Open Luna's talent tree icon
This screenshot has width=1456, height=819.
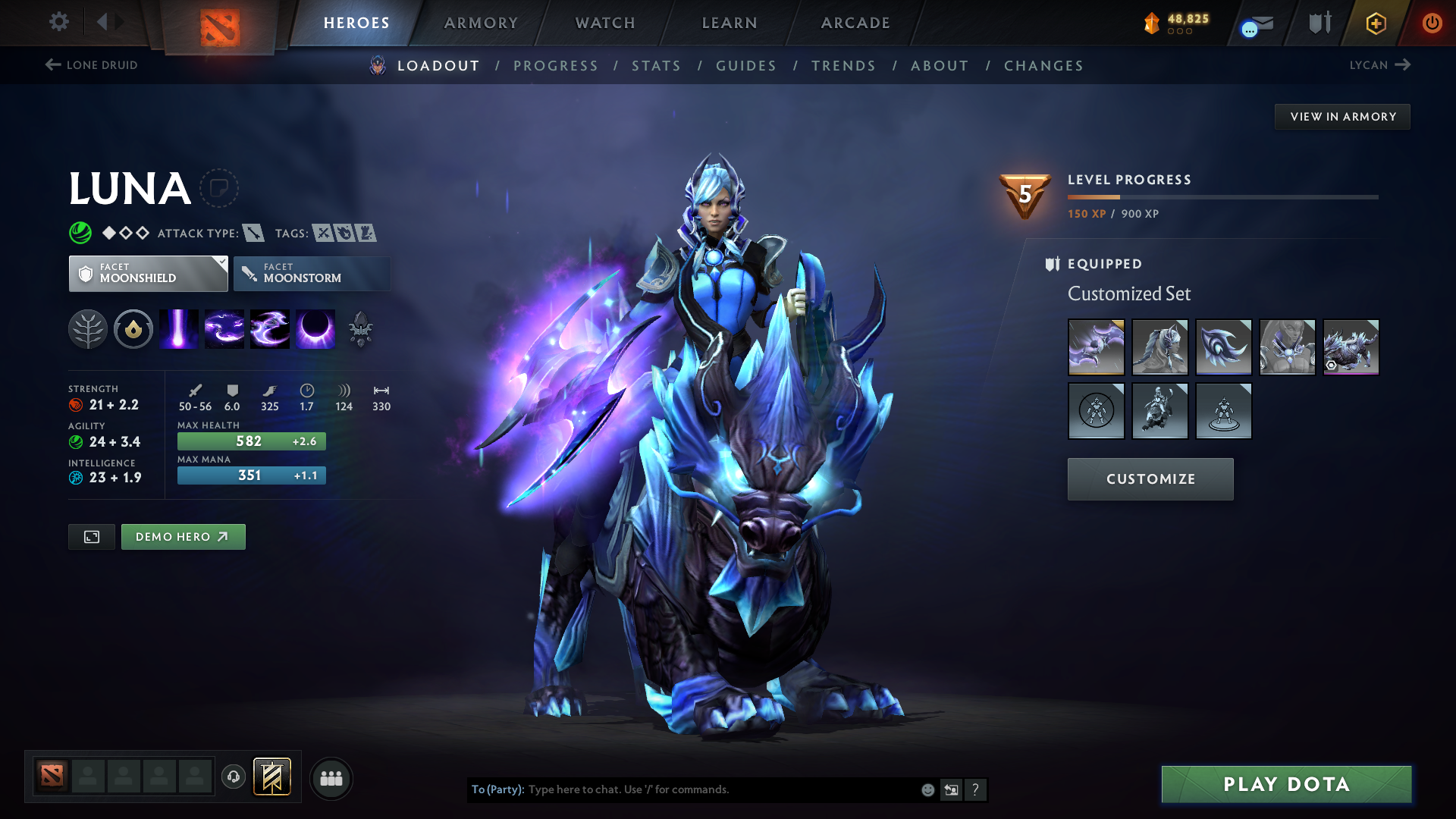[88, 328]
